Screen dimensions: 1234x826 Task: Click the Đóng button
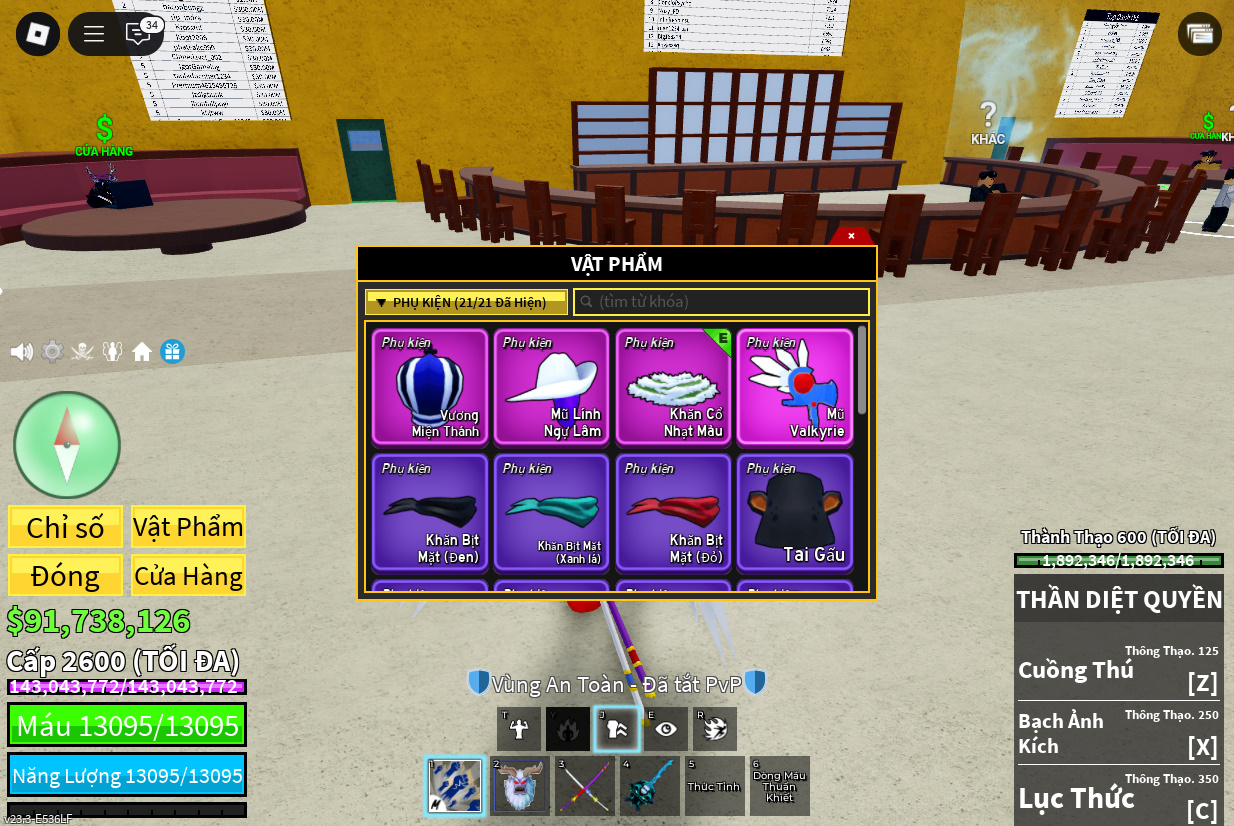[x=65, y=576]
